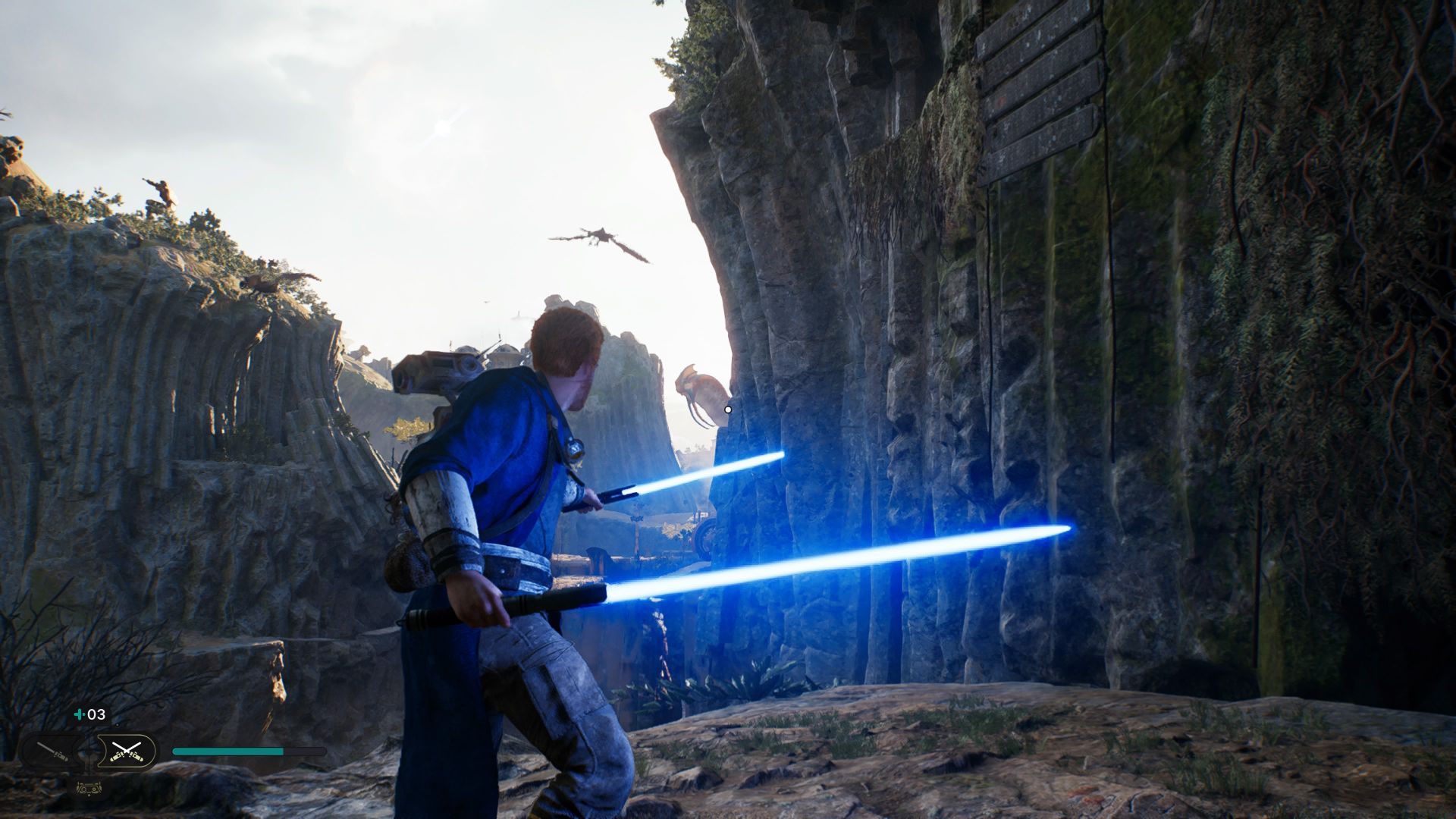
Task: Click the stim counter showing +03
Action: click(x=93, y=714)
